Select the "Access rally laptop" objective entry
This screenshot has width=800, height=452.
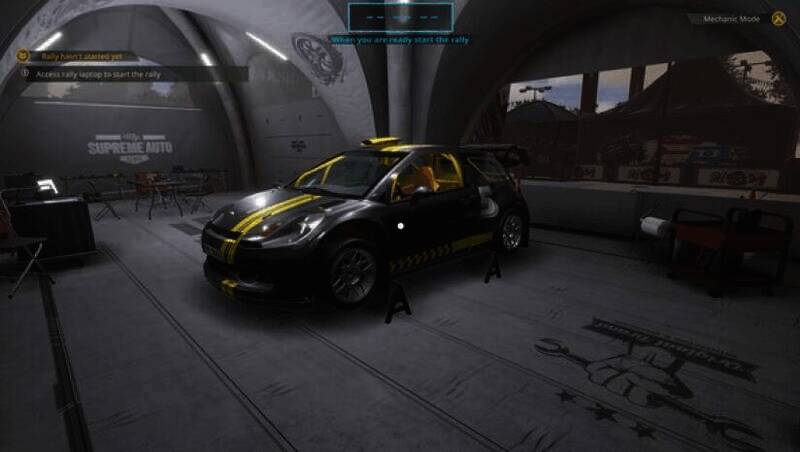98,73
